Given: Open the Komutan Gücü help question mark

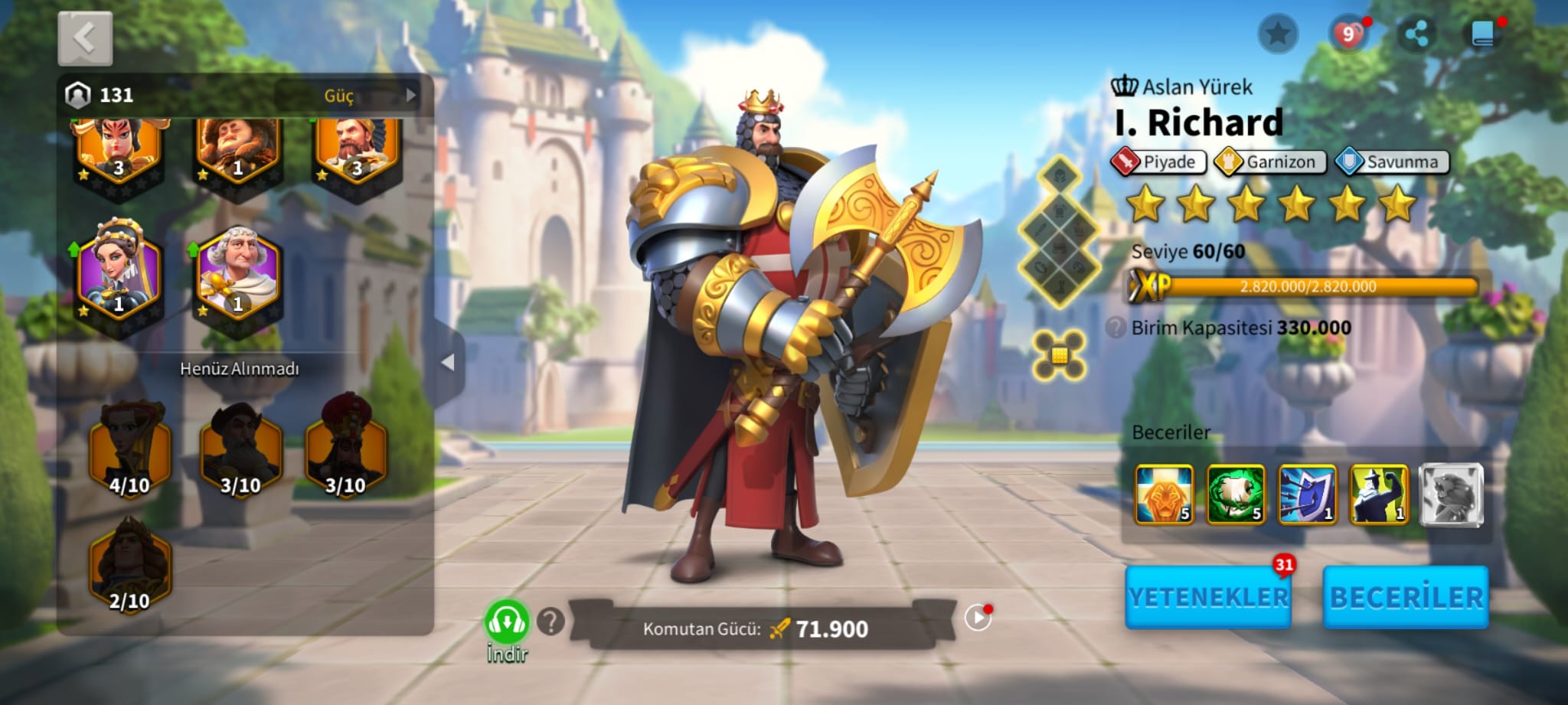Looking at the screenshot, I should (550, 622).
